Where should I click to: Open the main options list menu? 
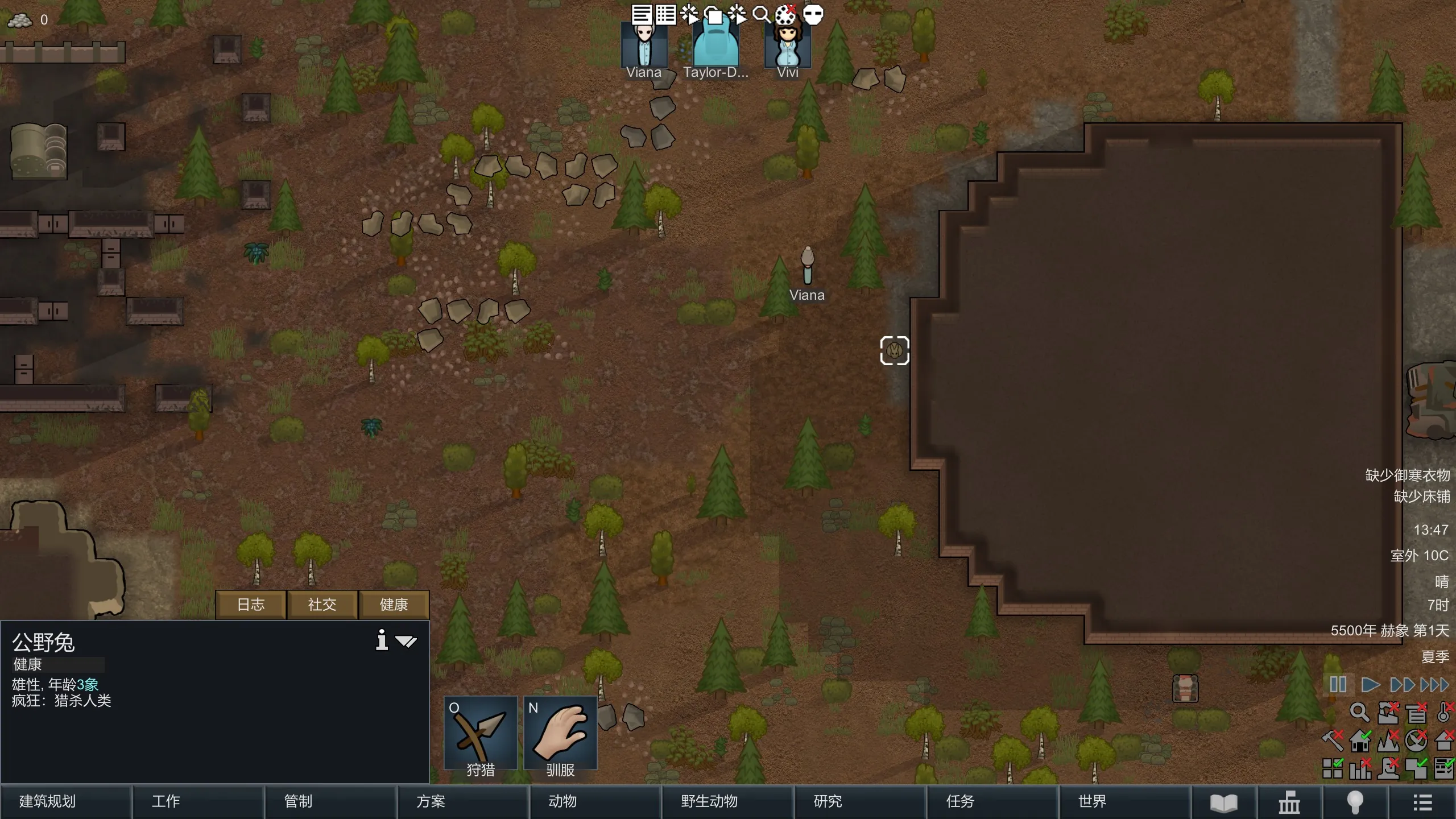pyautogui.click(x=1422, y=803)
